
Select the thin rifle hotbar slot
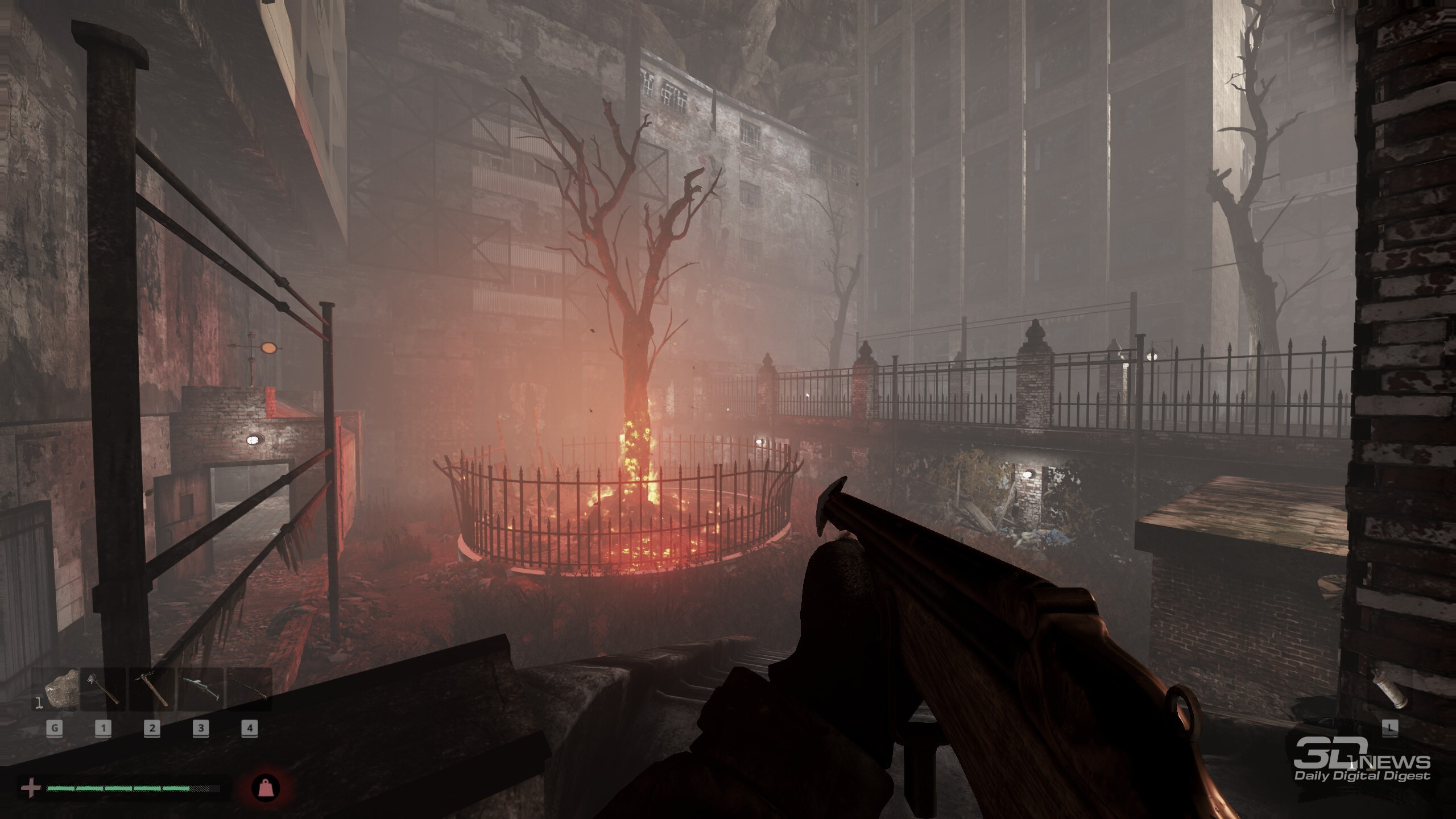point(249,689)
